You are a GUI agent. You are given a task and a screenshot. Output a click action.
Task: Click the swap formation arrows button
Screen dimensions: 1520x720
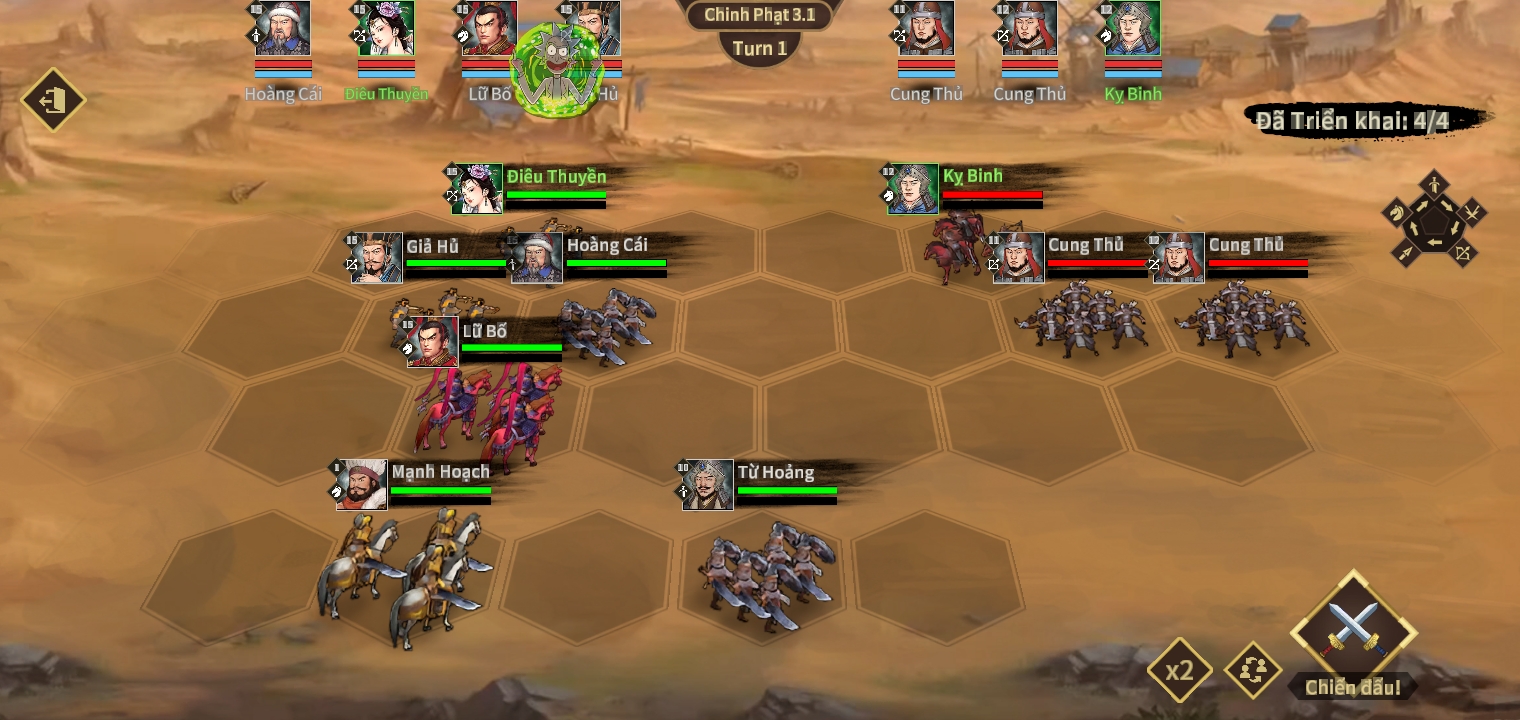click(x=1253, y=670)
